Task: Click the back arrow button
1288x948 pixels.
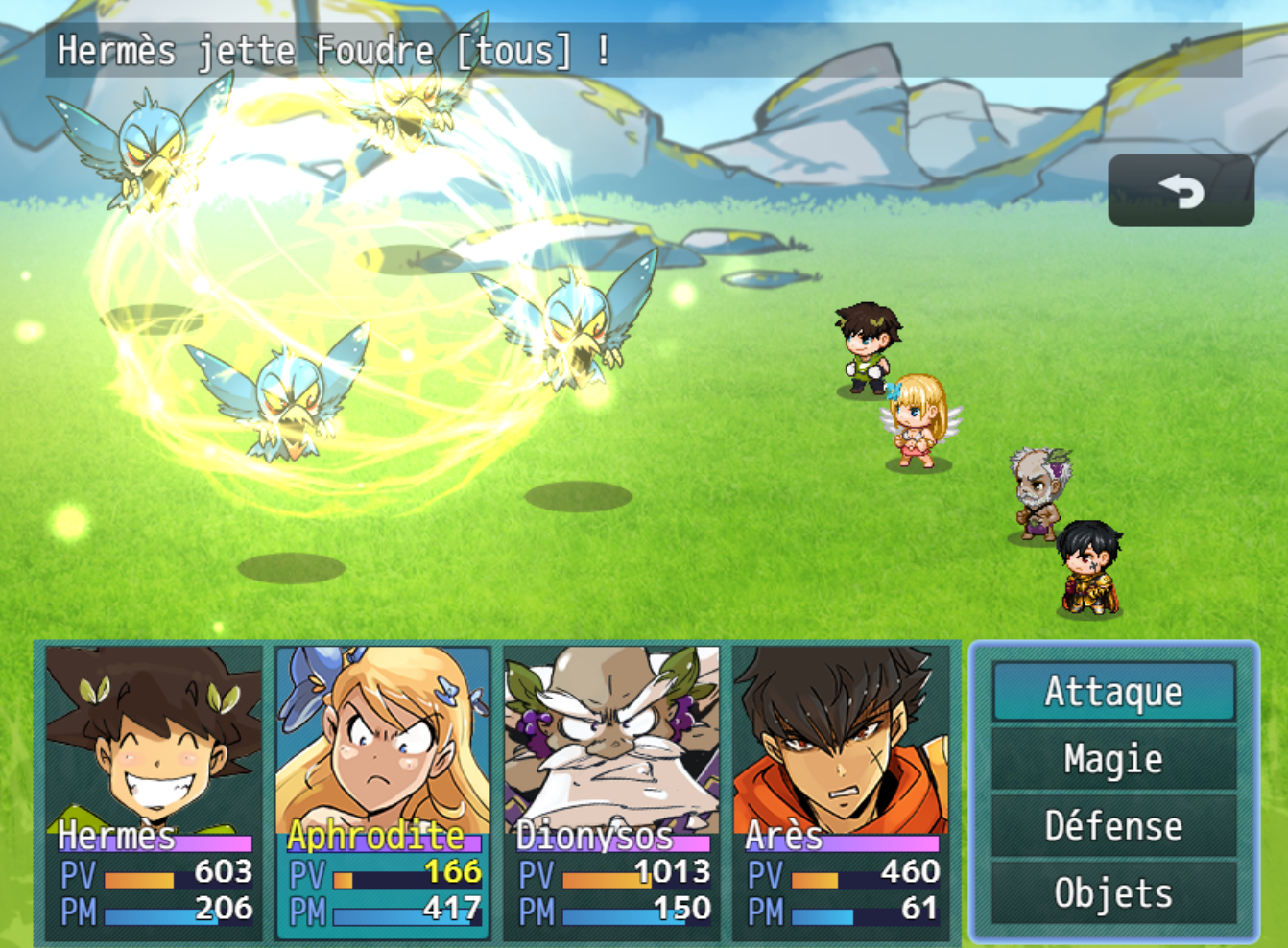Action: pos(1181,191)
